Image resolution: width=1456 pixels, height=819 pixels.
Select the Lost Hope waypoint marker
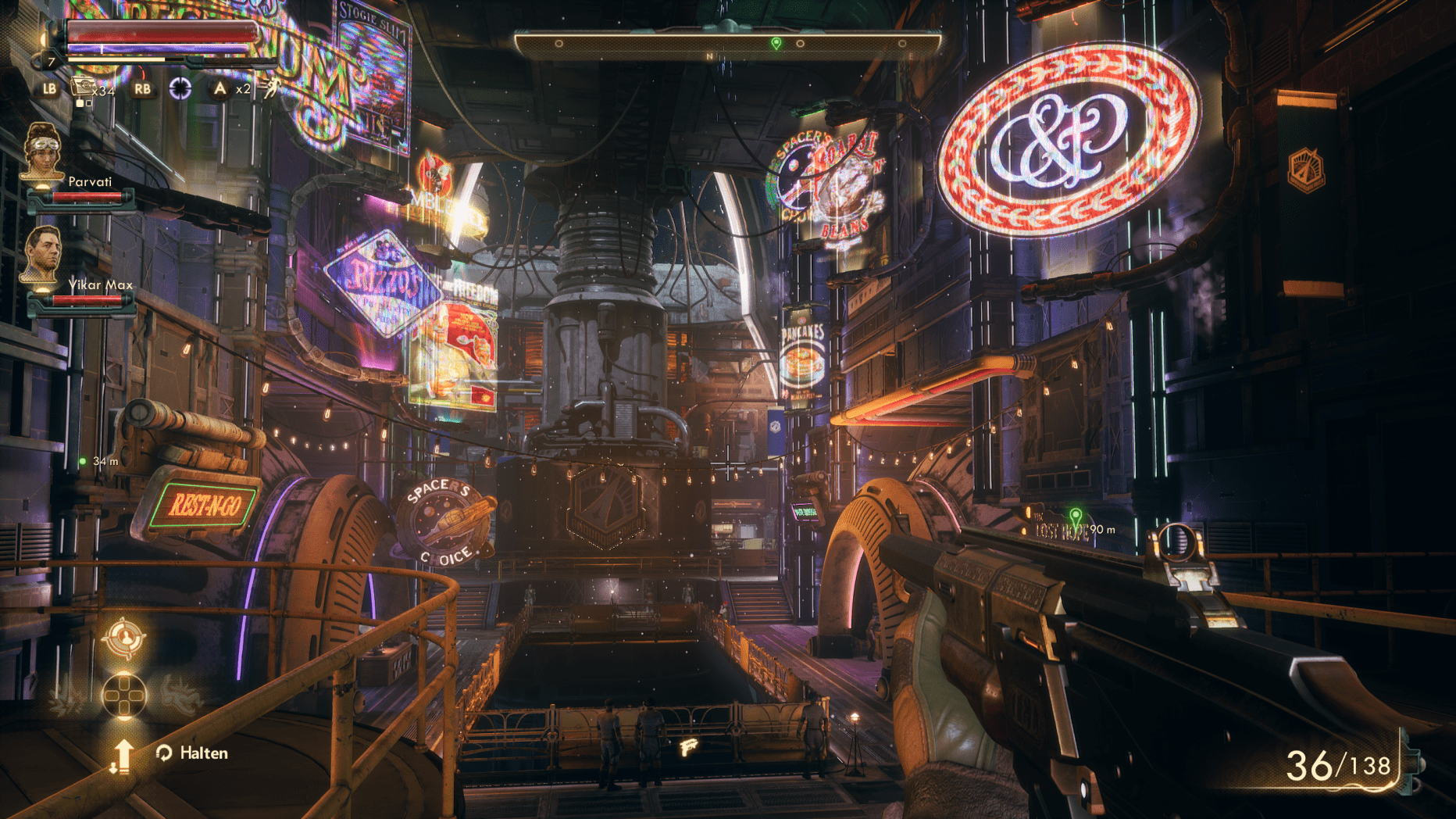click(x=1076, y=516)
